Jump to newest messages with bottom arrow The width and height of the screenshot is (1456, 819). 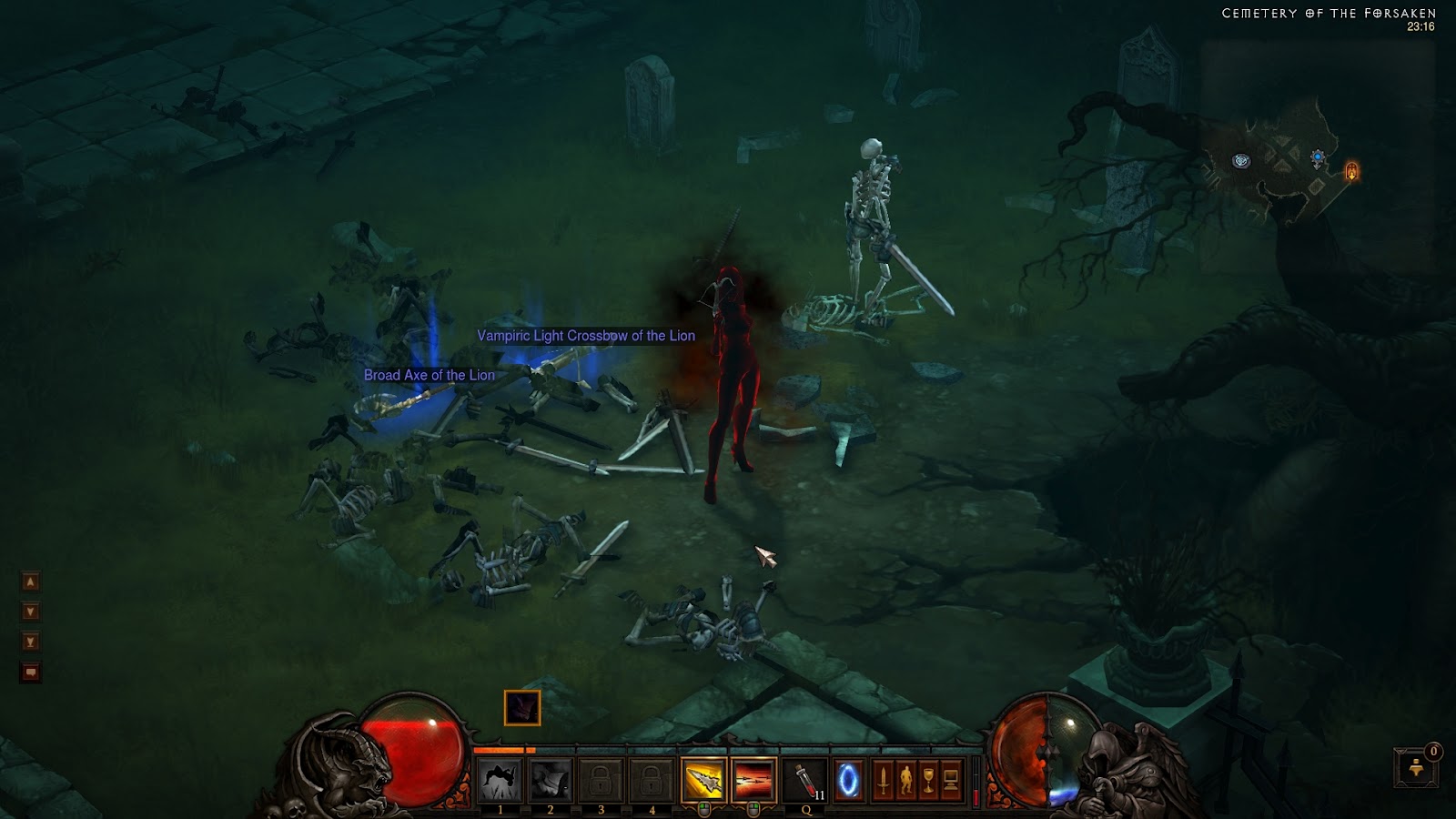31,642
